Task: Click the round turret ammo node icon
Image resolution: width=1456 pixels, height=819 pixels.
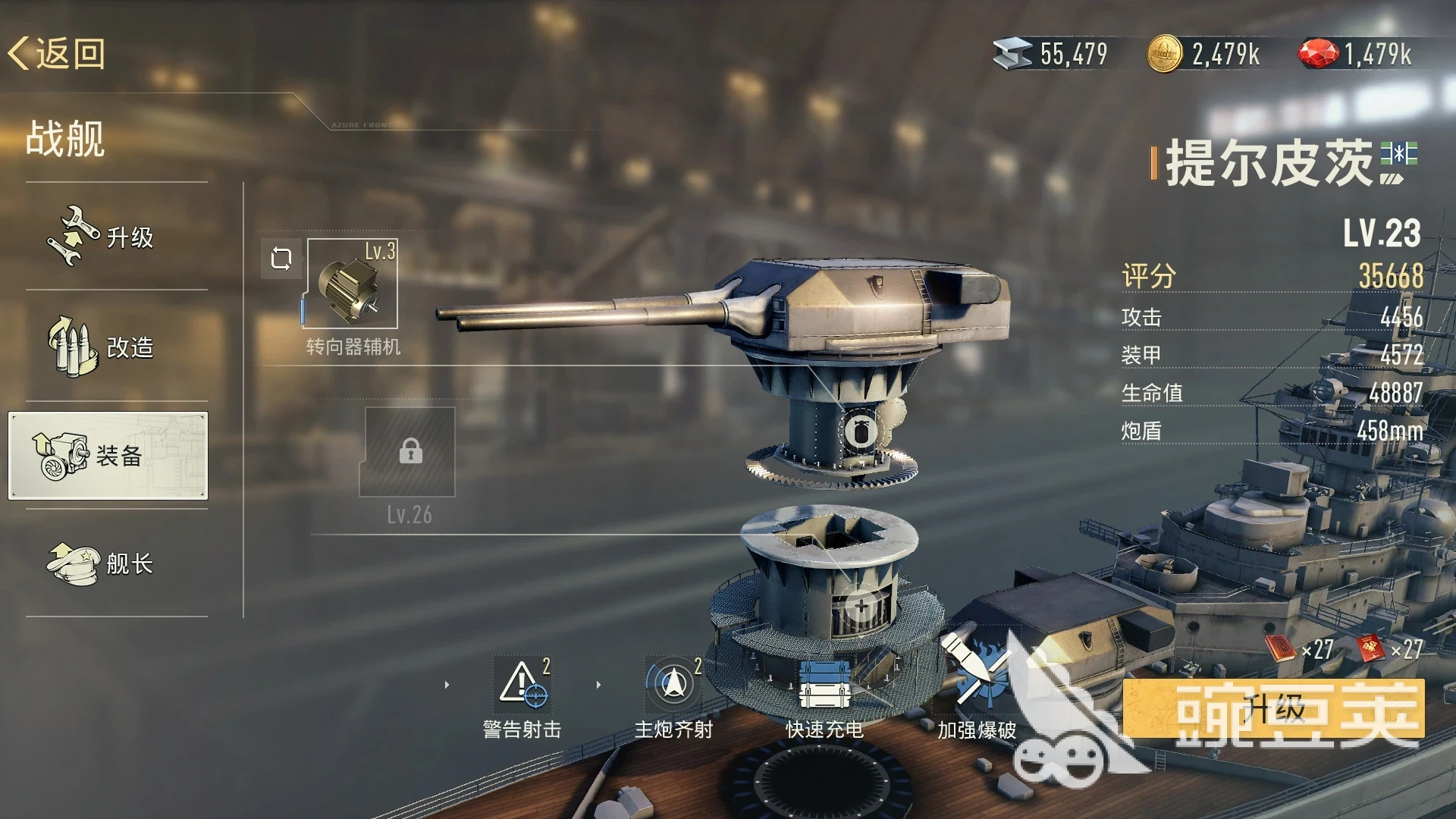Action: (x=861, y=432)
